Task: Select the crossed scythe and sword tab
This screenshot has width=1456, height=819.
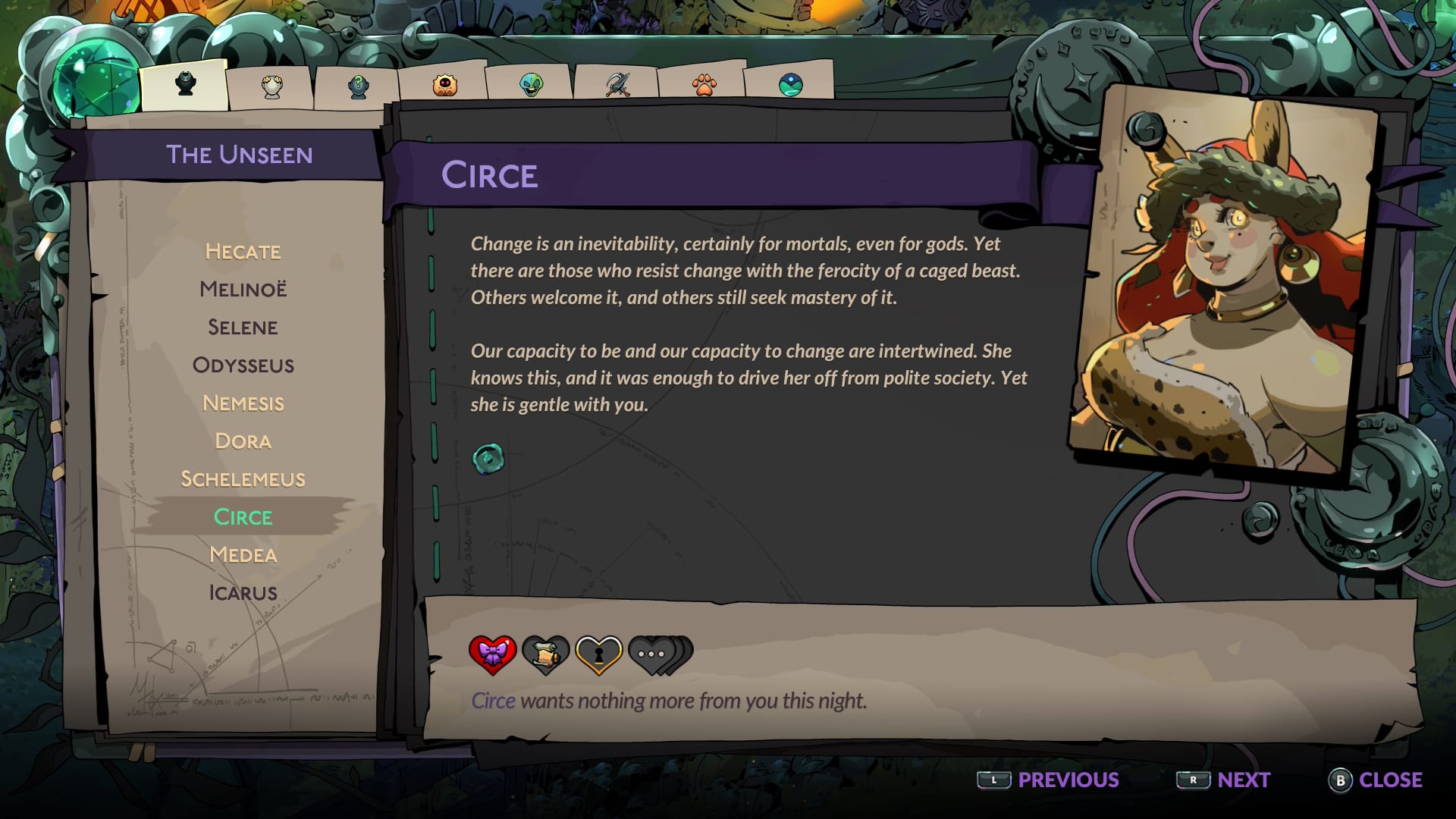Action: (x=617, y=84)
